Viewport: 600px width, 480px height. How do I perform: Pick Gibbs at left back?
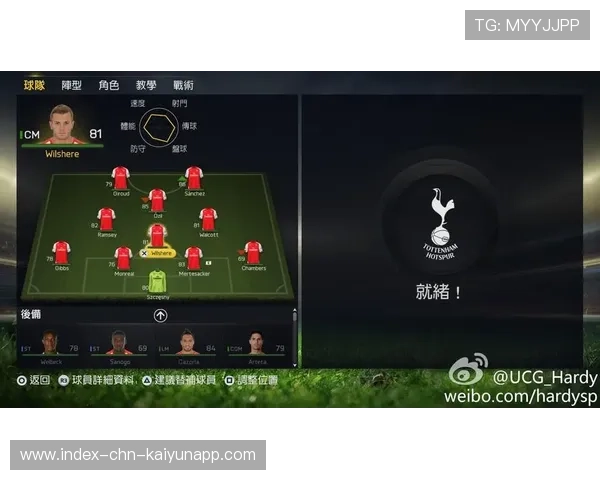click(x=61, y=253)
